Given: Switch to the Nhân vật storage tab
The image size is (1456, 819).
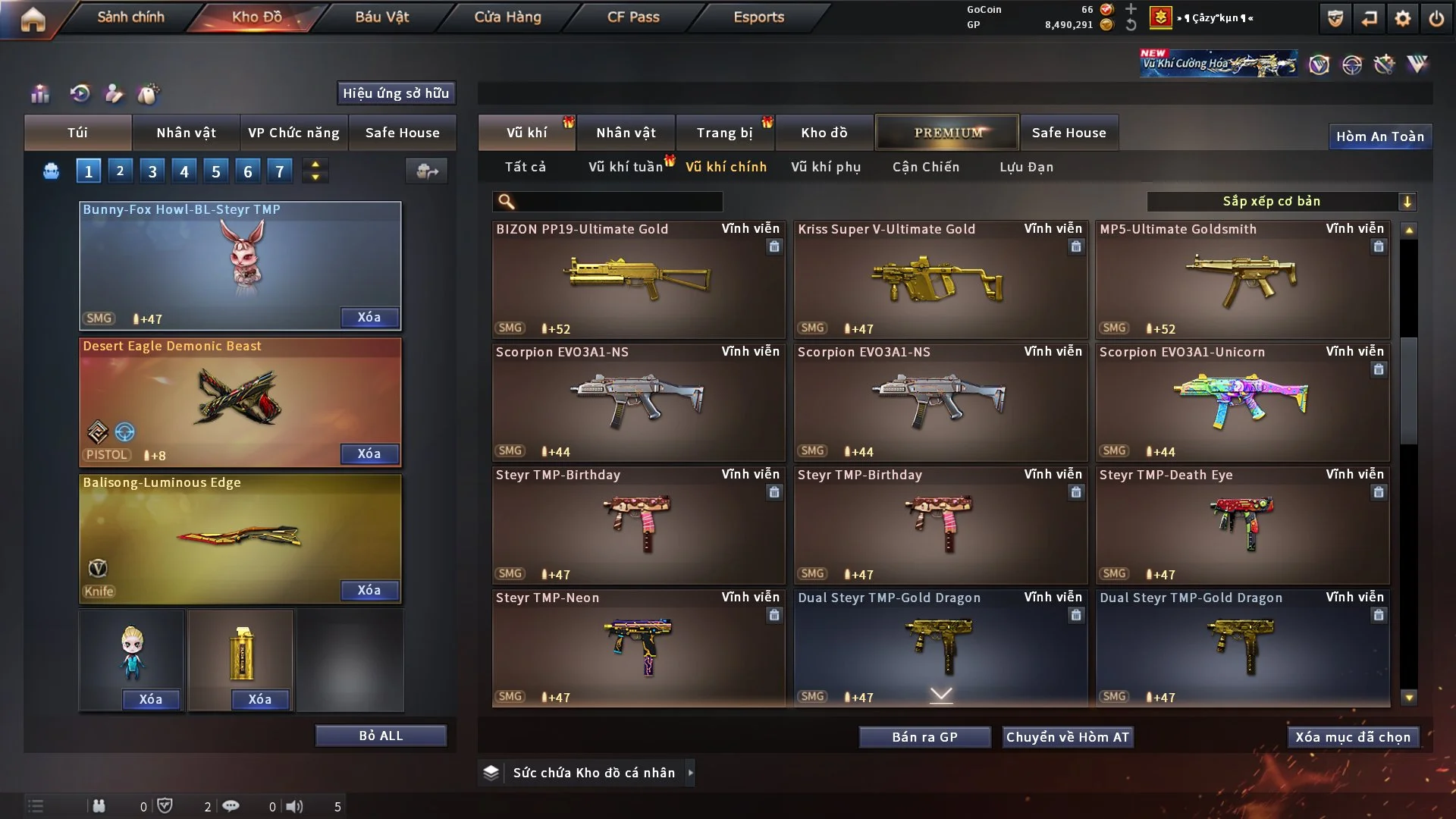Looking at the screenshot, I should pyautogui.click(x=626, y=133).
